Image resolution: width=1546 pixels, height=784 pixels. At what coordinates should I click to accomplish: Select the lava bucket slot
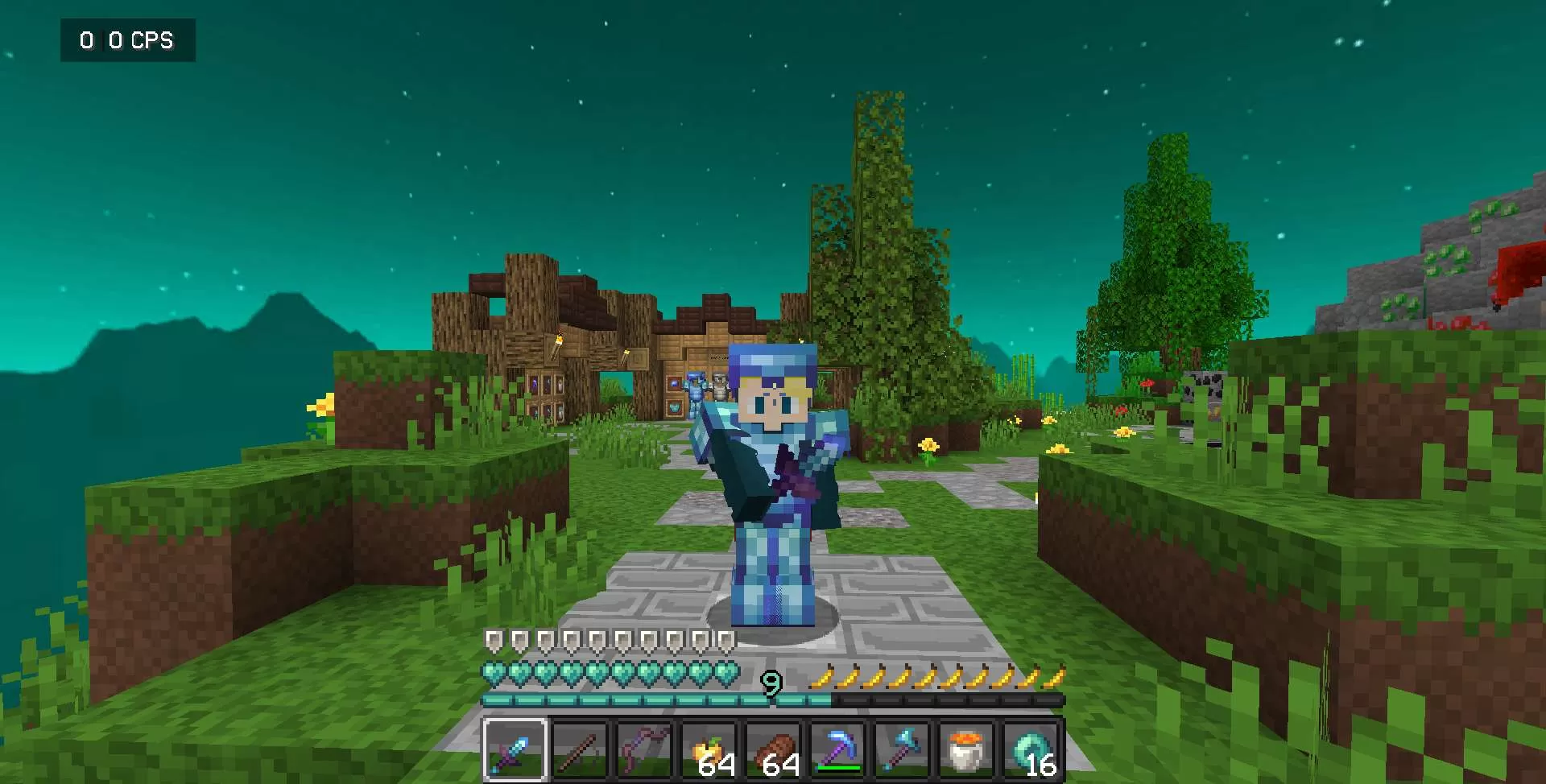(966, 751)
